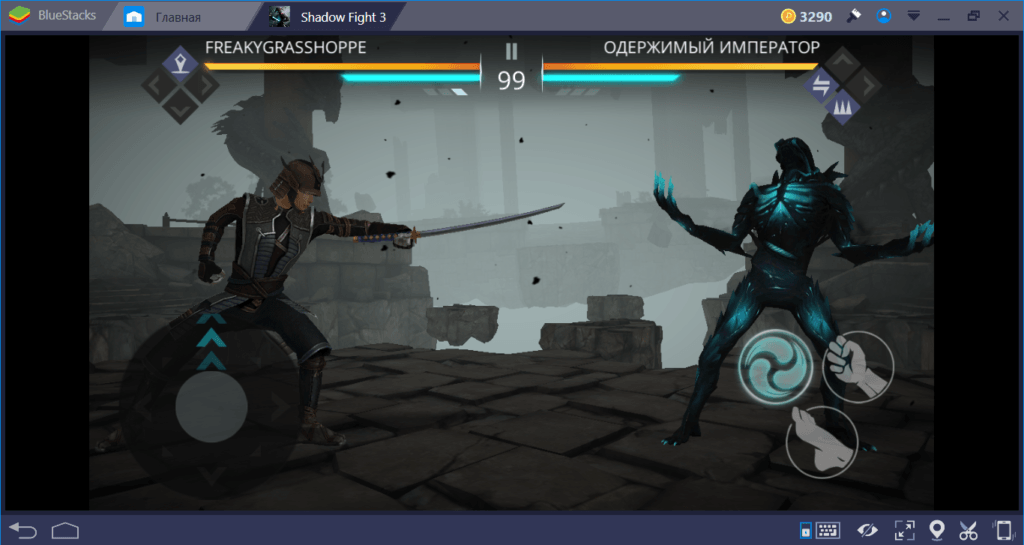Tap the triple-spike diamond icon
The image size is (1024, 545).
point(842,106)
